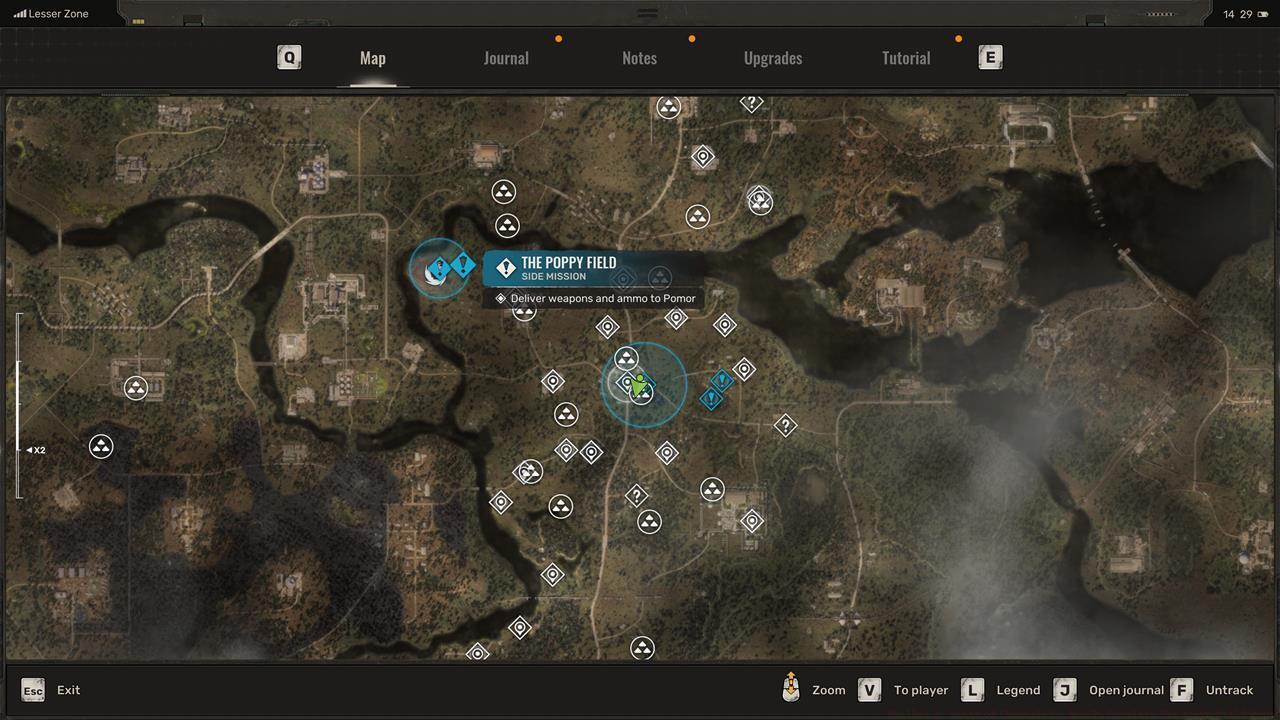The width and height of the screenshot is (1280, 720).
Task: Click the mouse Zoom icon in bottom bar
Action: tap(790, 689)
